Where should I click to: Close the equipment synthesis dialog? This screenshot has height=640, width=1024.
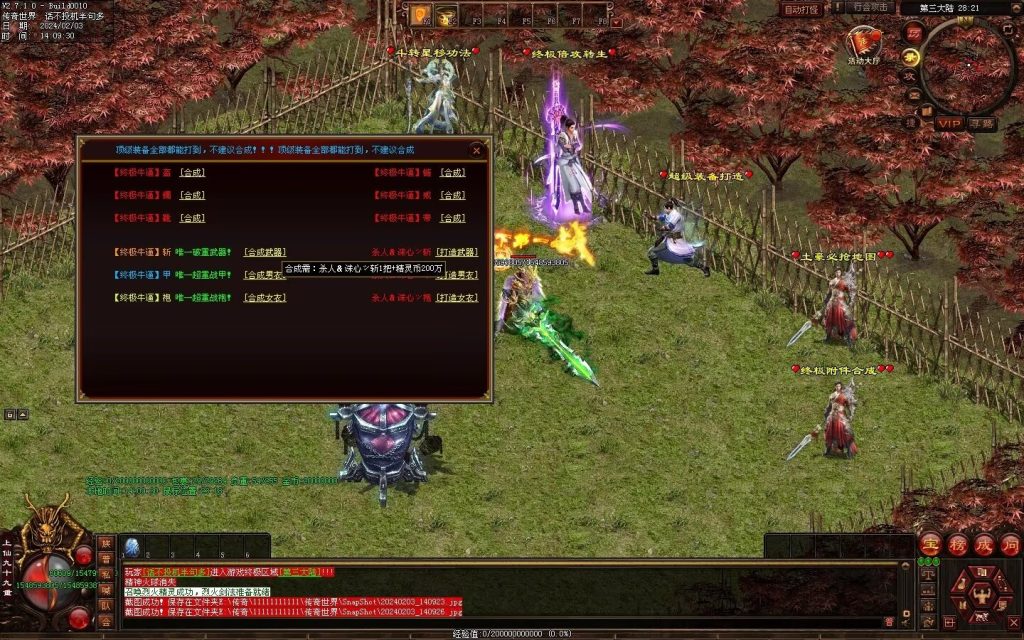tap(477, 151)
